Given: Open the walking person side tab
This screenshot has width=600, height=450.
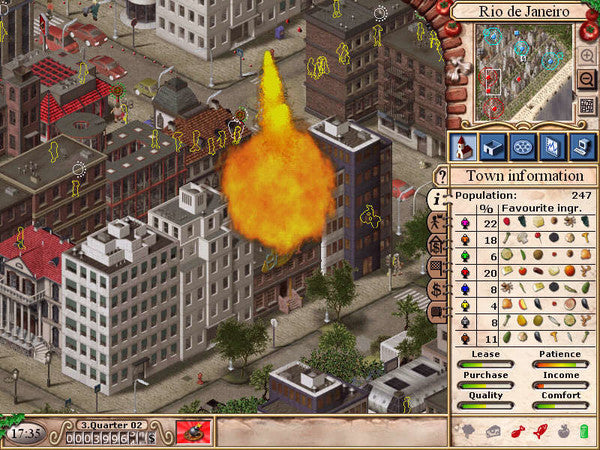Looking at the screenshot, I should pos(438,222).
